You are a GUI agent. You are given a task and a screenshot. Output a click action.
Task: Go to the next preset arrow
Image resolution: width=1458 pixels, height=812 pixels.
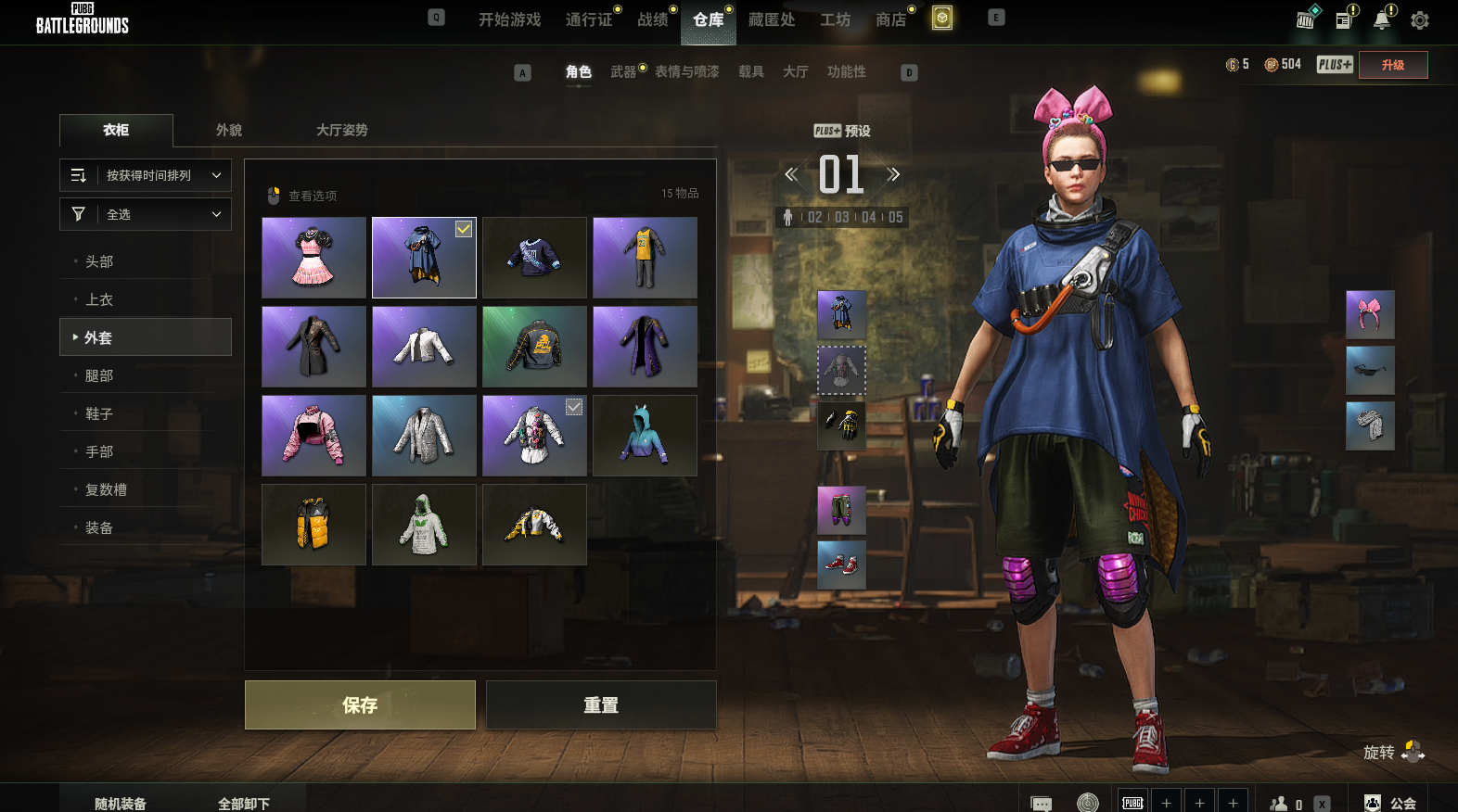(x=893, y=174)
